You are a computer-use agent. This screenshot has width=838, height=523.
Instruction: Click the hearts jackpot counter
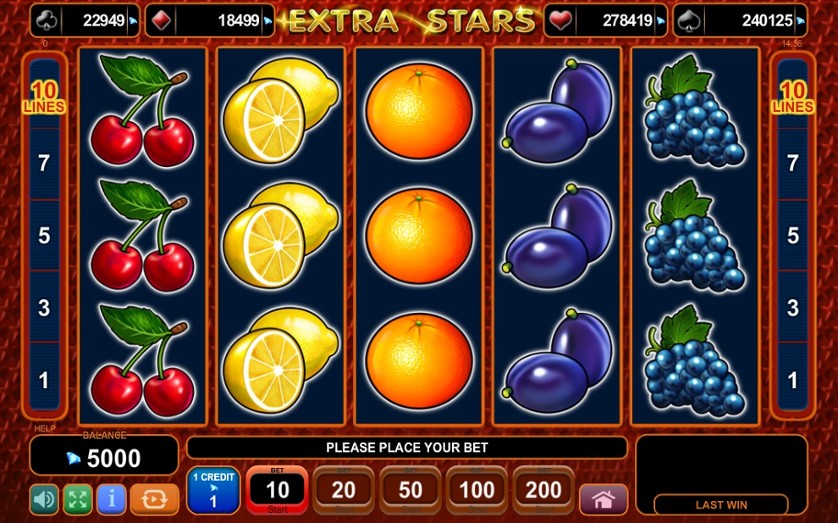pos(605,20)
